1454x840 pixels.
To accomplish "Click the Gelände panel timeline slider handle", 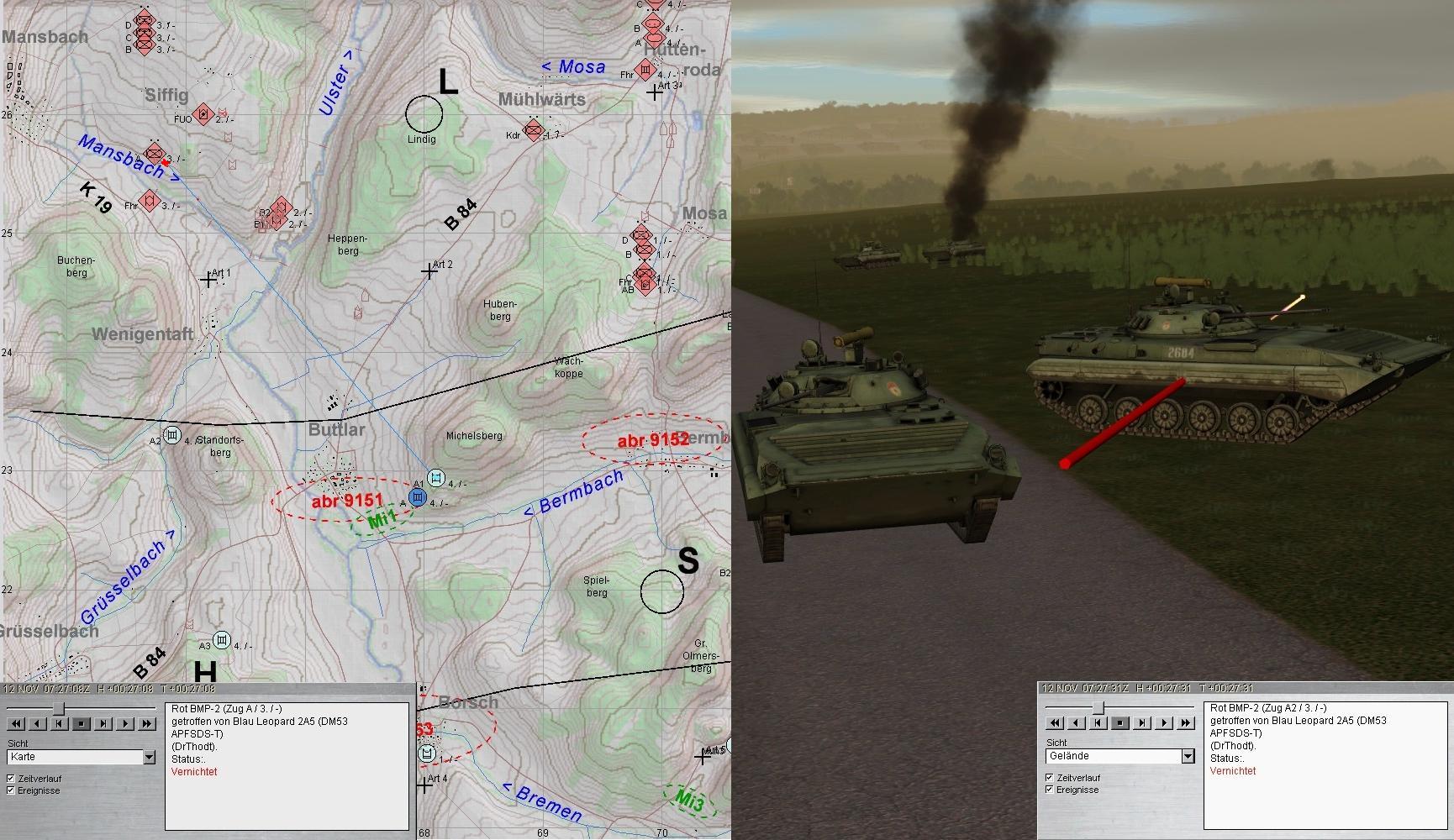I will [1098, 707].
